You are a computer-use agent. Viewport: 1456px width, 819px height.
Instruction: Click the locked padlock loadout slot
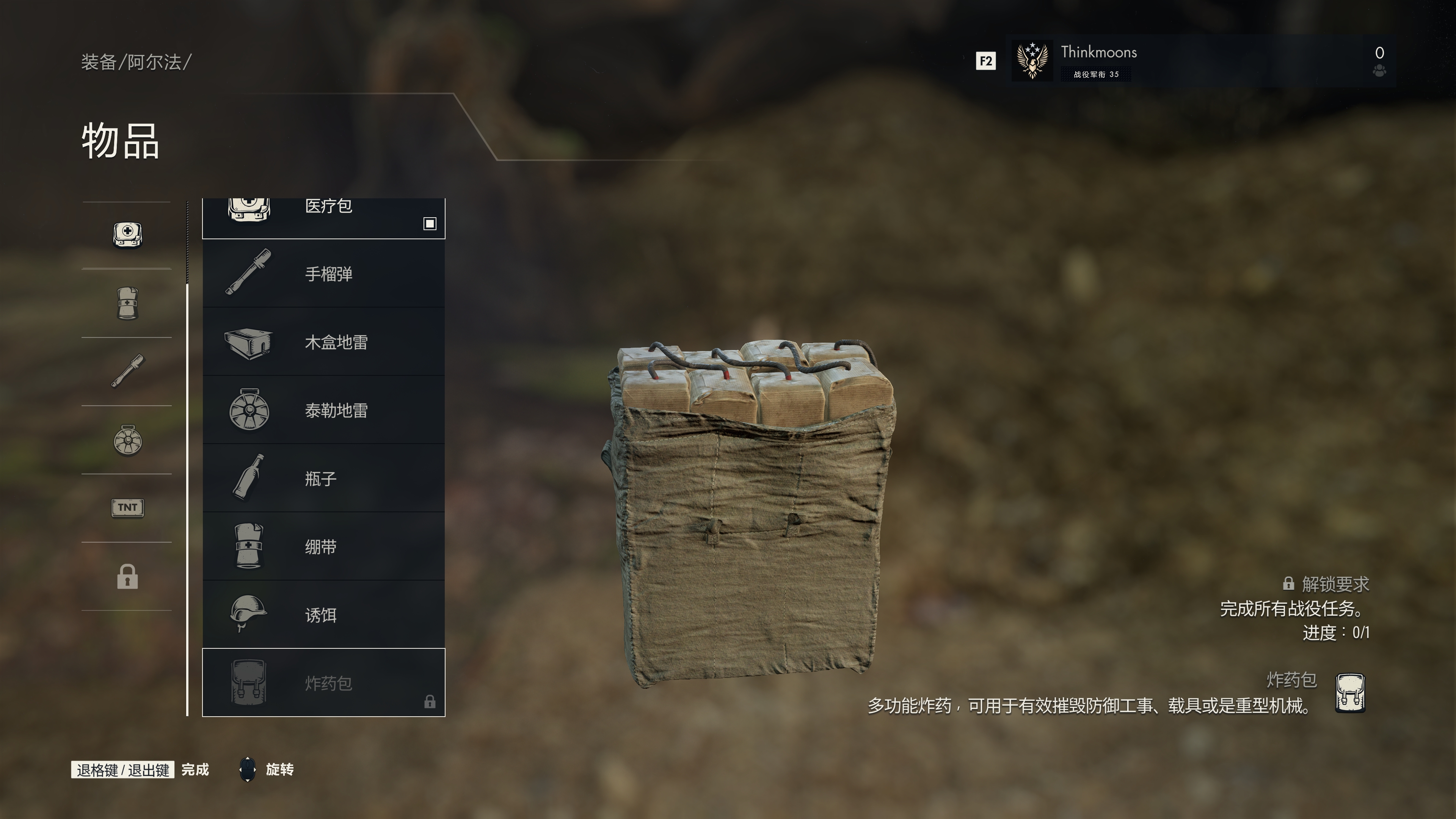(x=127, y=576)
